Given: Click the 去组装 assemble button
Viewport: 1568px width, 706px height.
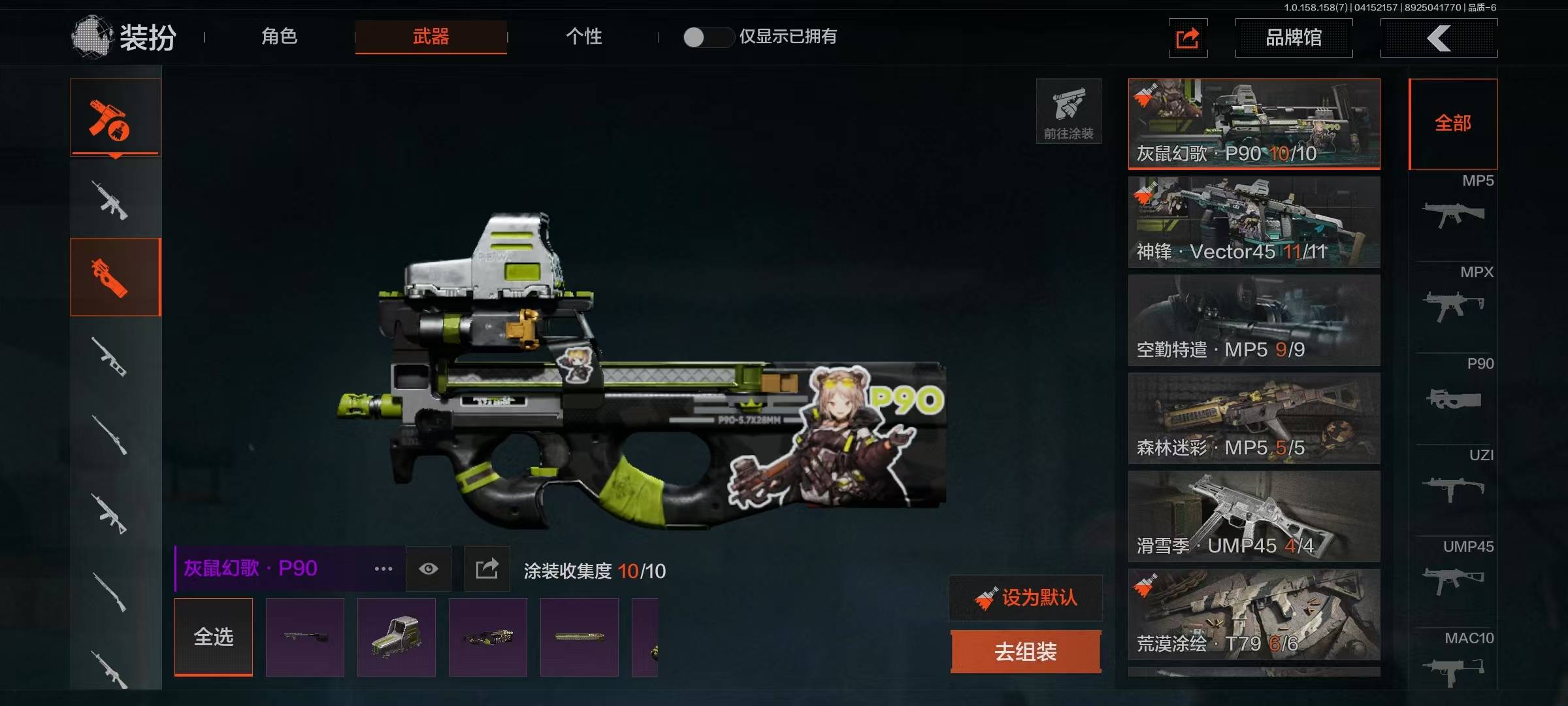Looking at the screenshot, I should pyautogui.click(x=1026, y=652).
